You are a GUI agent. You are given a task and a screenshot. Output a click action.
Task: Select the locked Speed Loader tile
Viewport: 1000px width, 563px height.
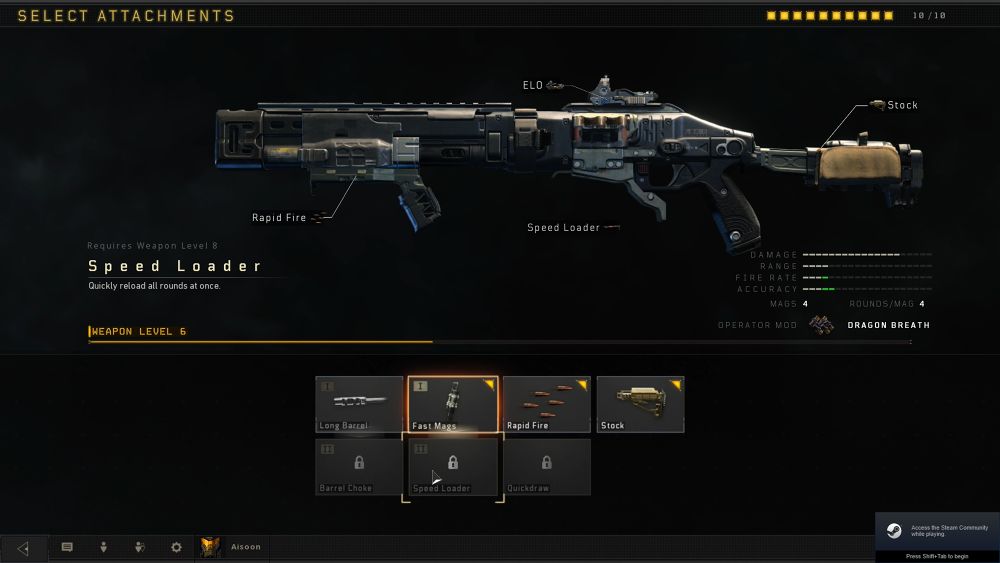pos(452,466)
